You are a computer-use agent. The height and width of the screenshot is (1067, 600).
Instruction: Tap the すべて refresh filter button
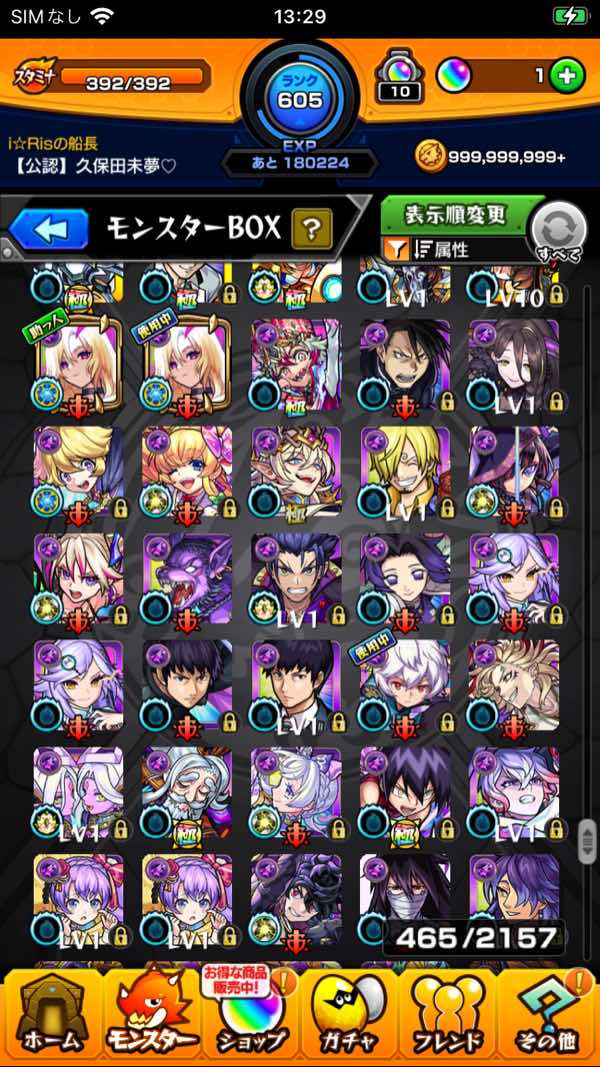(x=556, y=232)
